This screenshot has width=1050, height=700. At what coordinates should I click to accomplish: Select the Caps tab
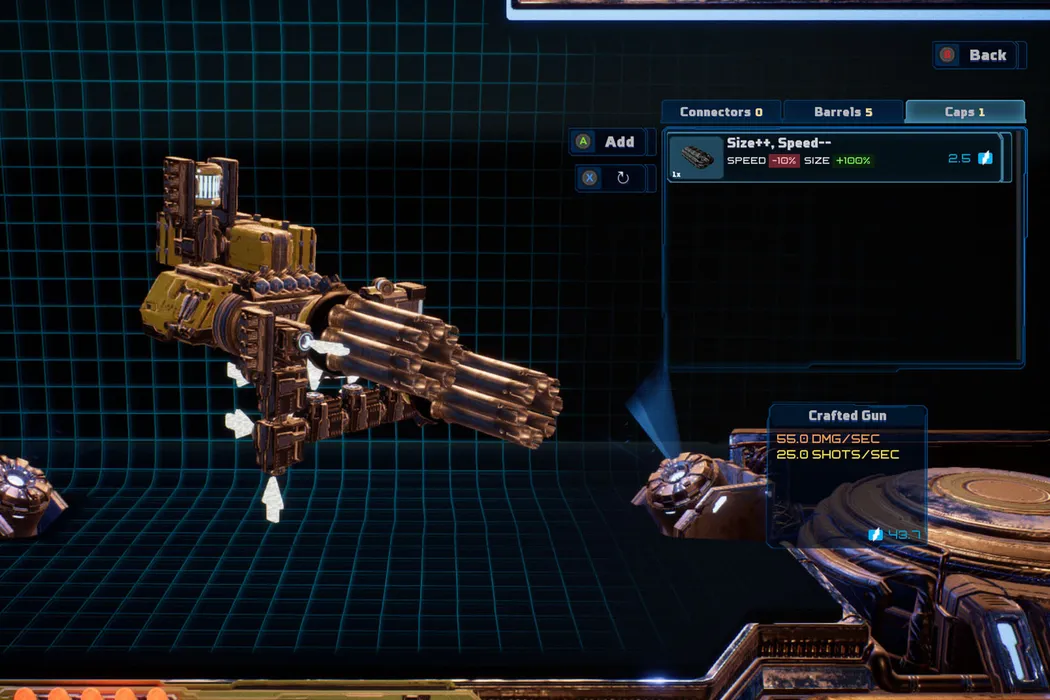(x=964, y=112)
